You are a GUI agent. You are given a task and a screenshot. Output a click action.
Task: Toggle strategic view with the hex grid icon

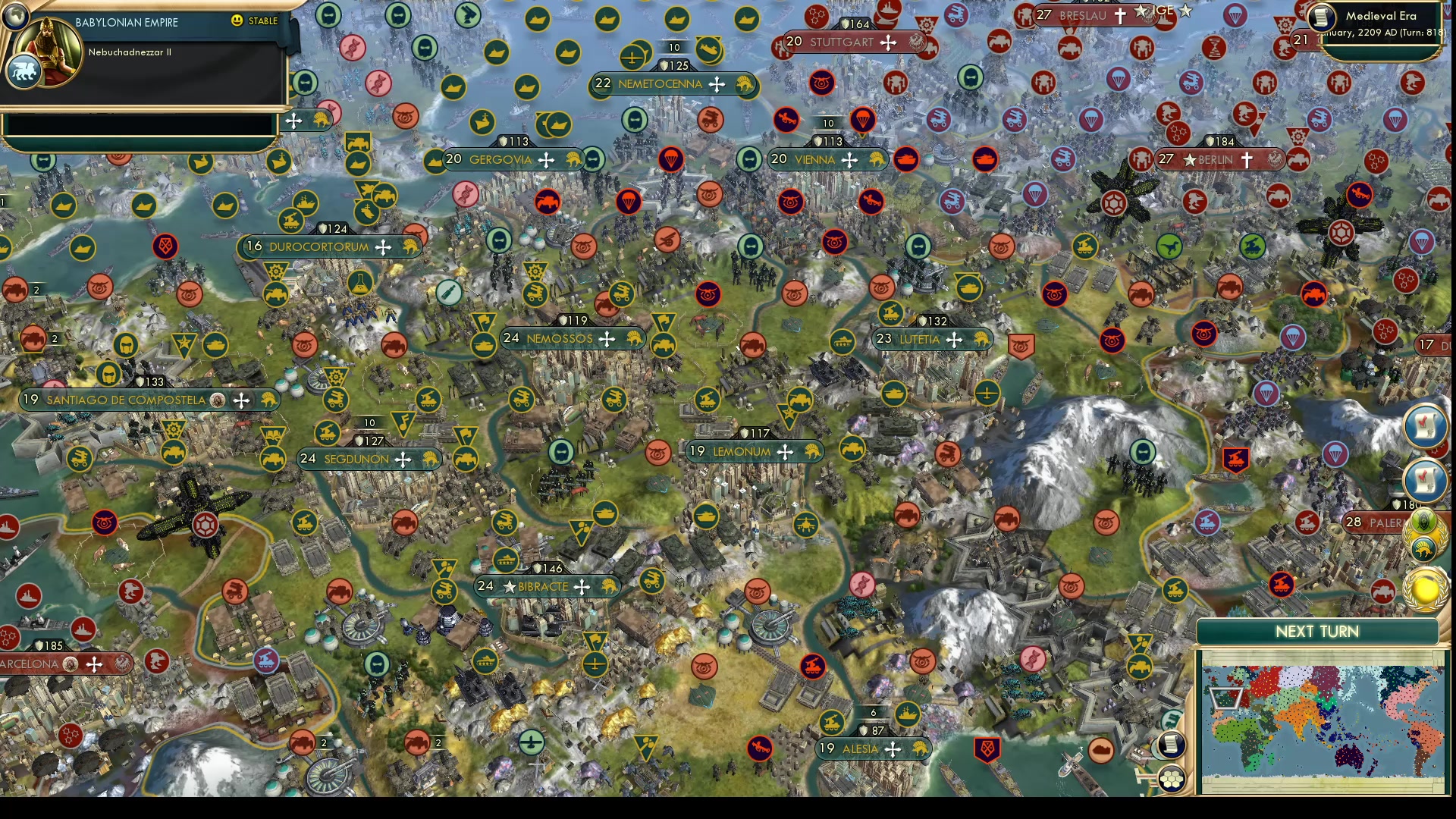point(1172,777)
